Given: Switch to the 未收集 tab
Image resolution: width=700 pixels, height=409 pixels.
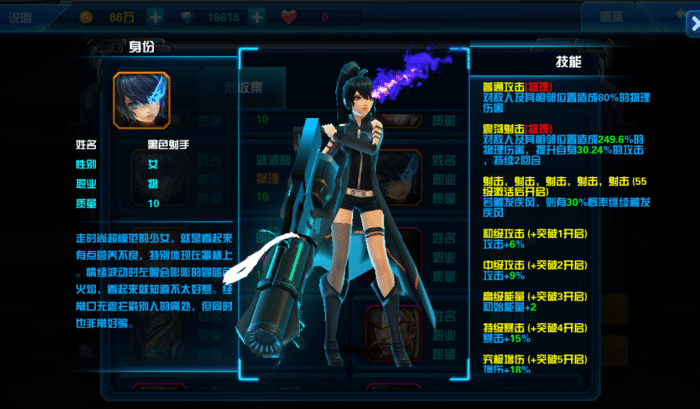Looking at the screenshot, I should 243,87.
